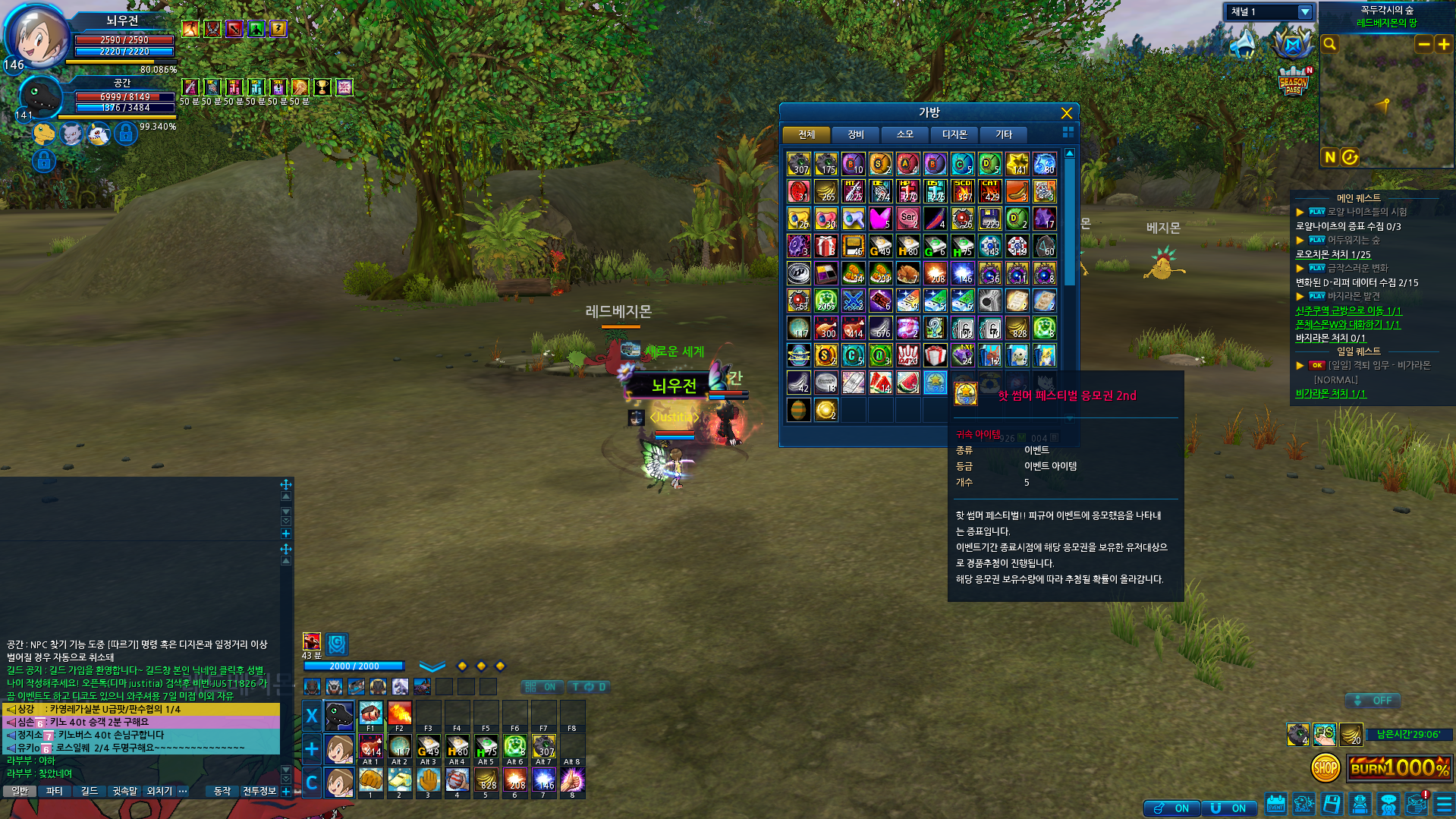
Task: Switch to the 장비 tab
Action: click(855, 134)
